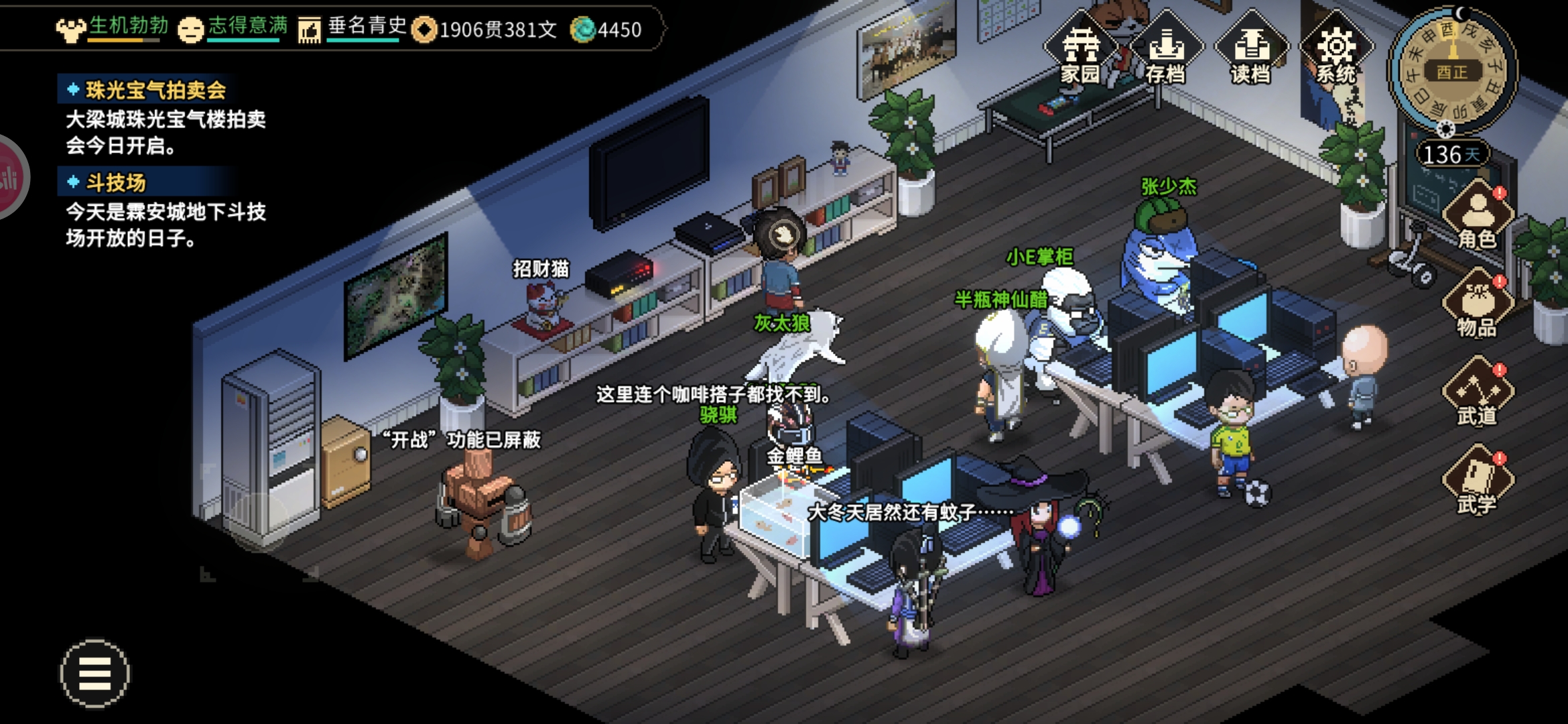Open the 系统 system settings
This screenshot has height=724, width=1568.
[1336, 51]
